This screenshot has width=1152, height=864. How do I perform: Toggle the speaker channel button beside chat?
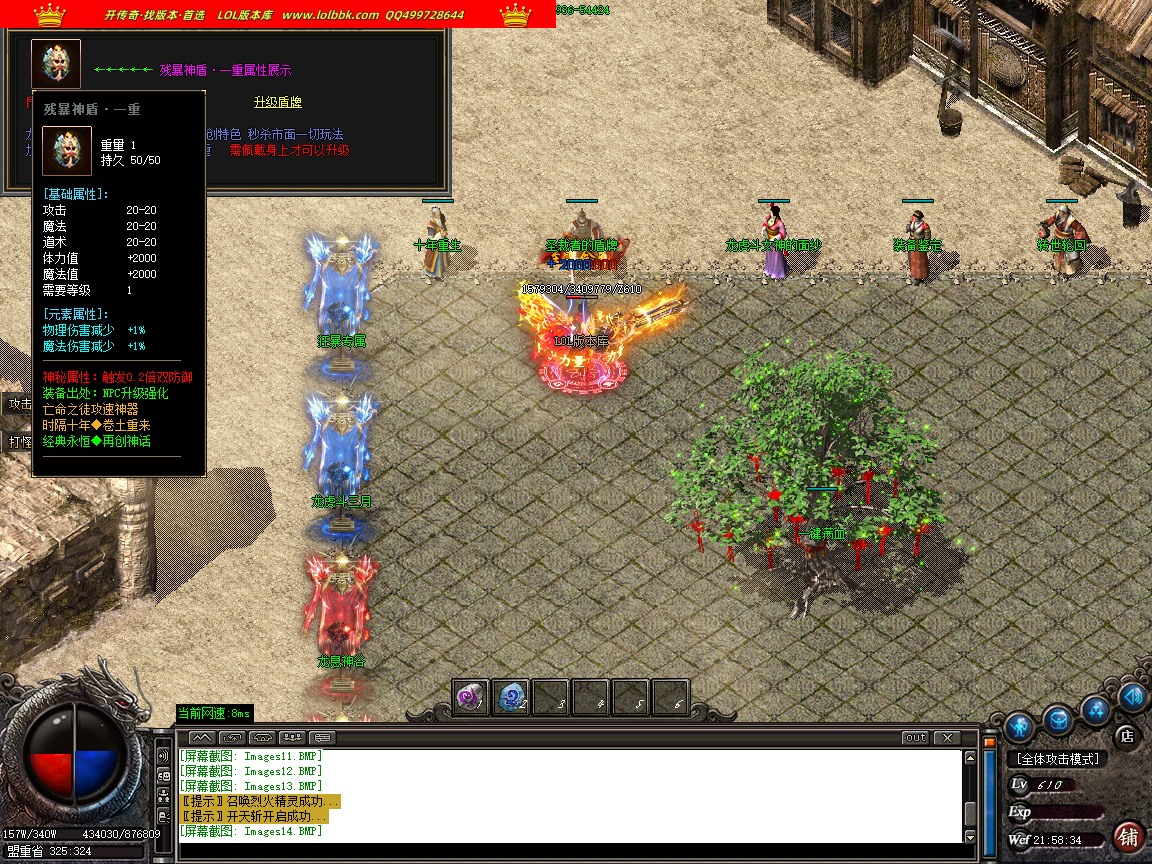(x=163, y=756)
